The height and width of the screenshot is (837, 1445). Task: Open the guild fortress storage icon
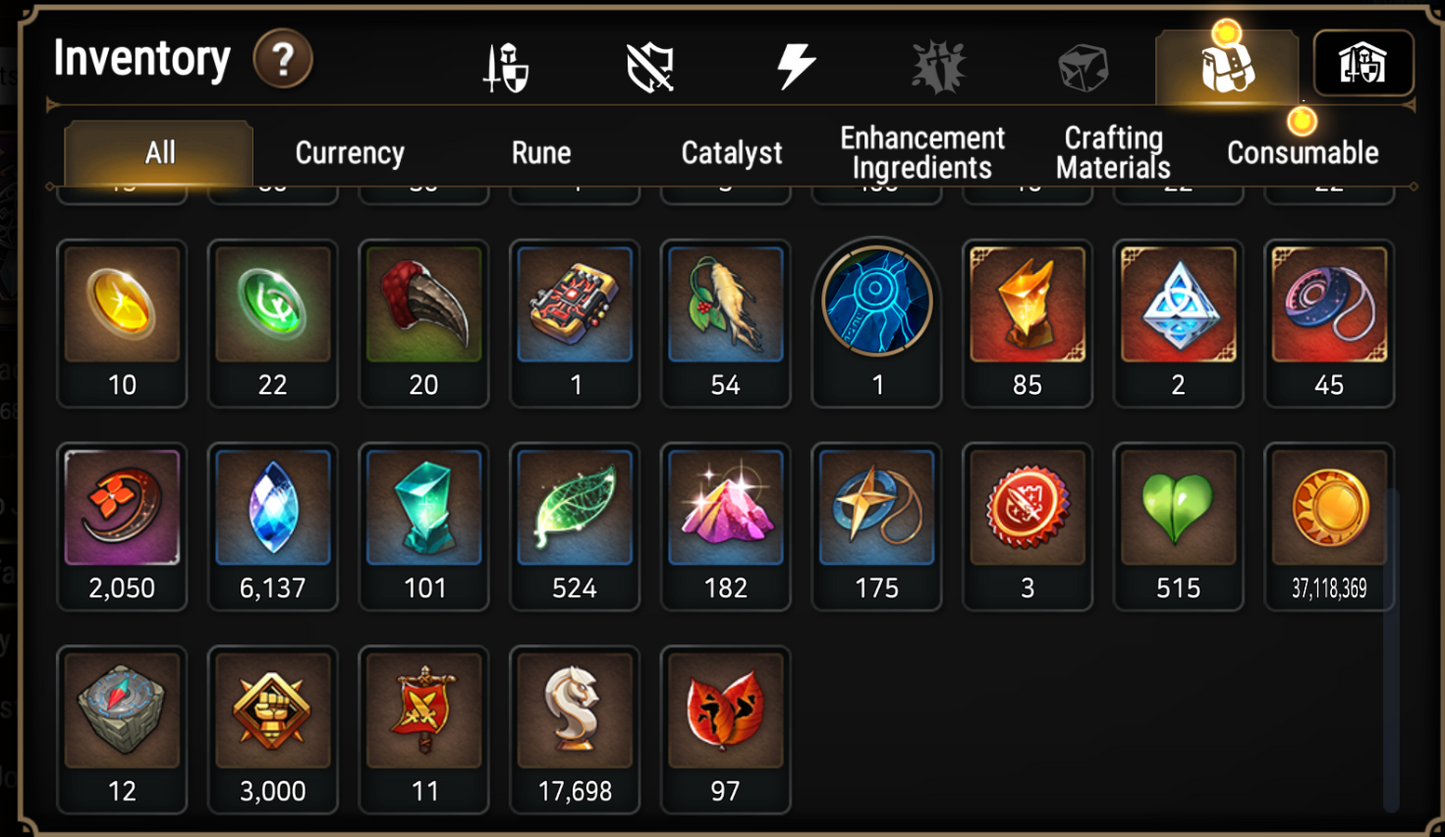click(x=1364, y=62)
